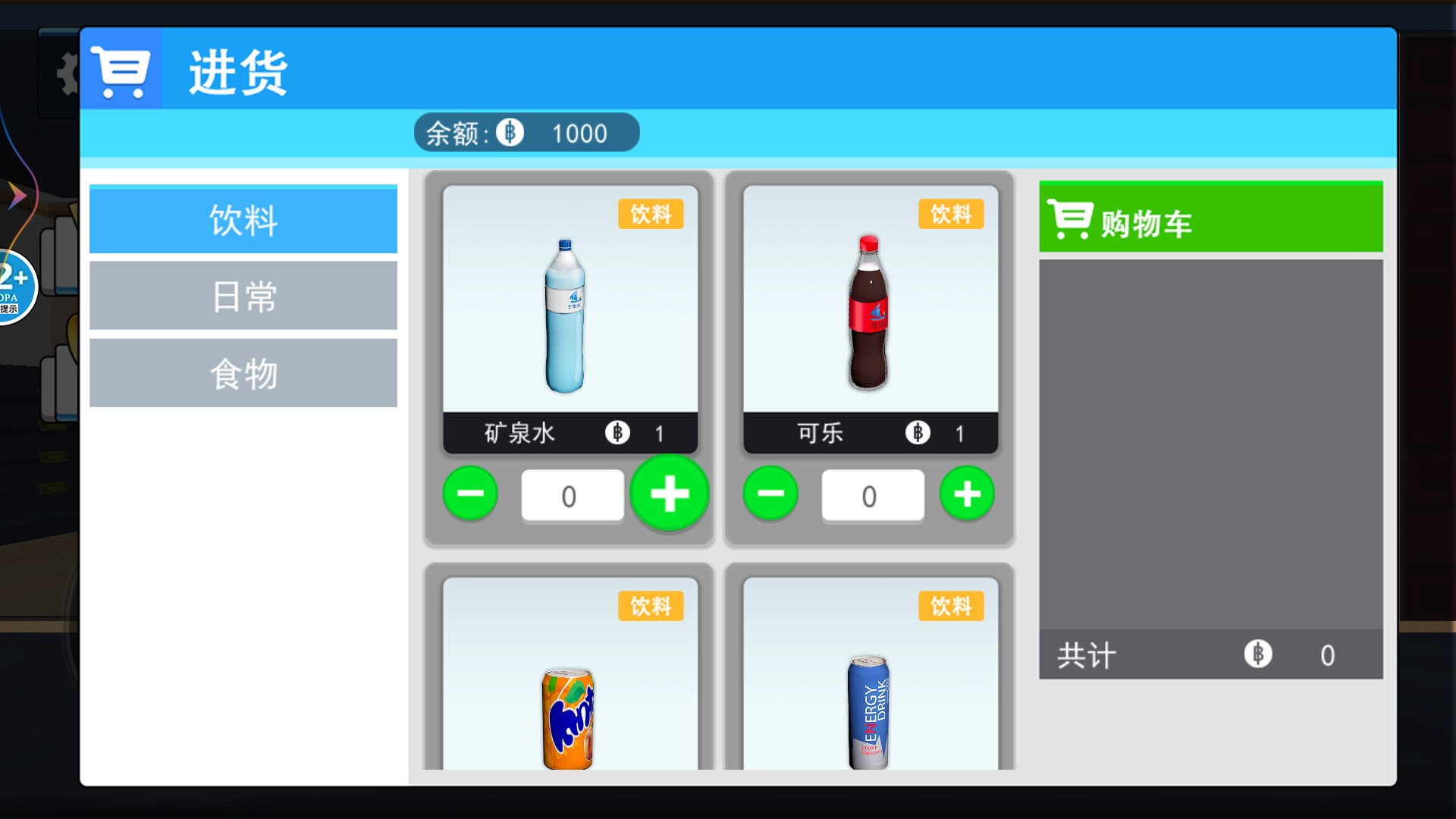Click the shopping cart icon beside 进货 title
Viewport: 1456px width, 819px height.
tap(121, 70)
